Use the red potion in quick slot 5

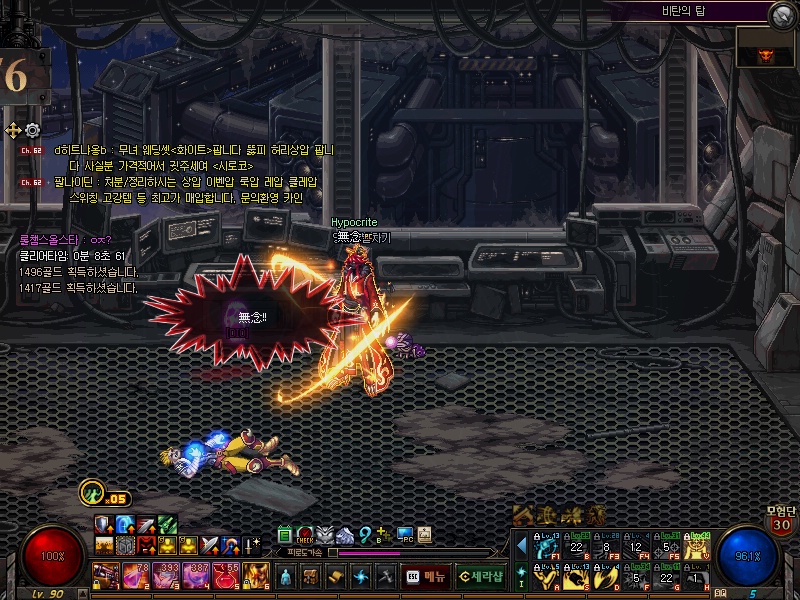(x=226, y=575)
